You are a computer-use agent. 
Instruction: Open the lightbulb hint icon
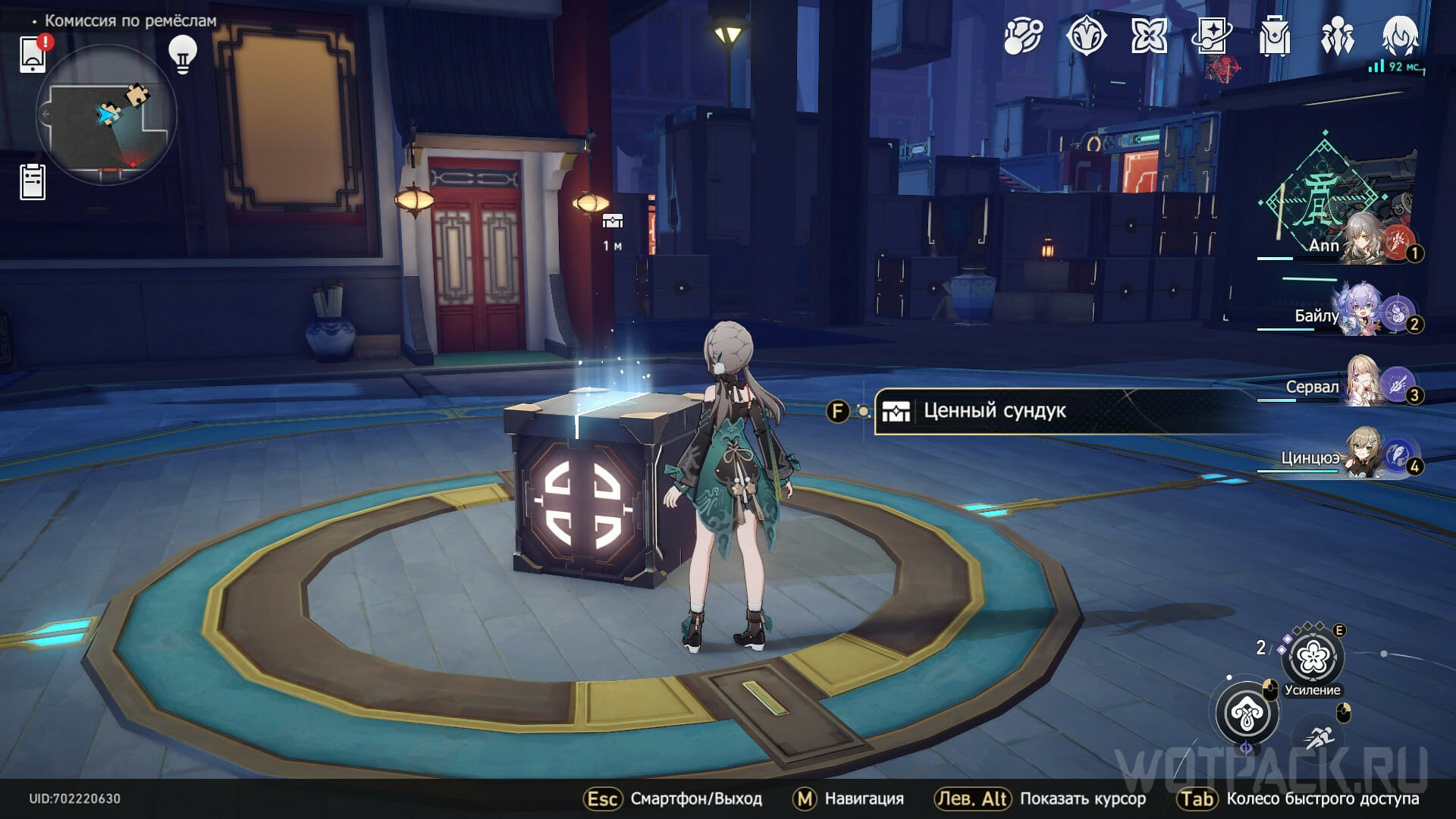tap(182, 54)
